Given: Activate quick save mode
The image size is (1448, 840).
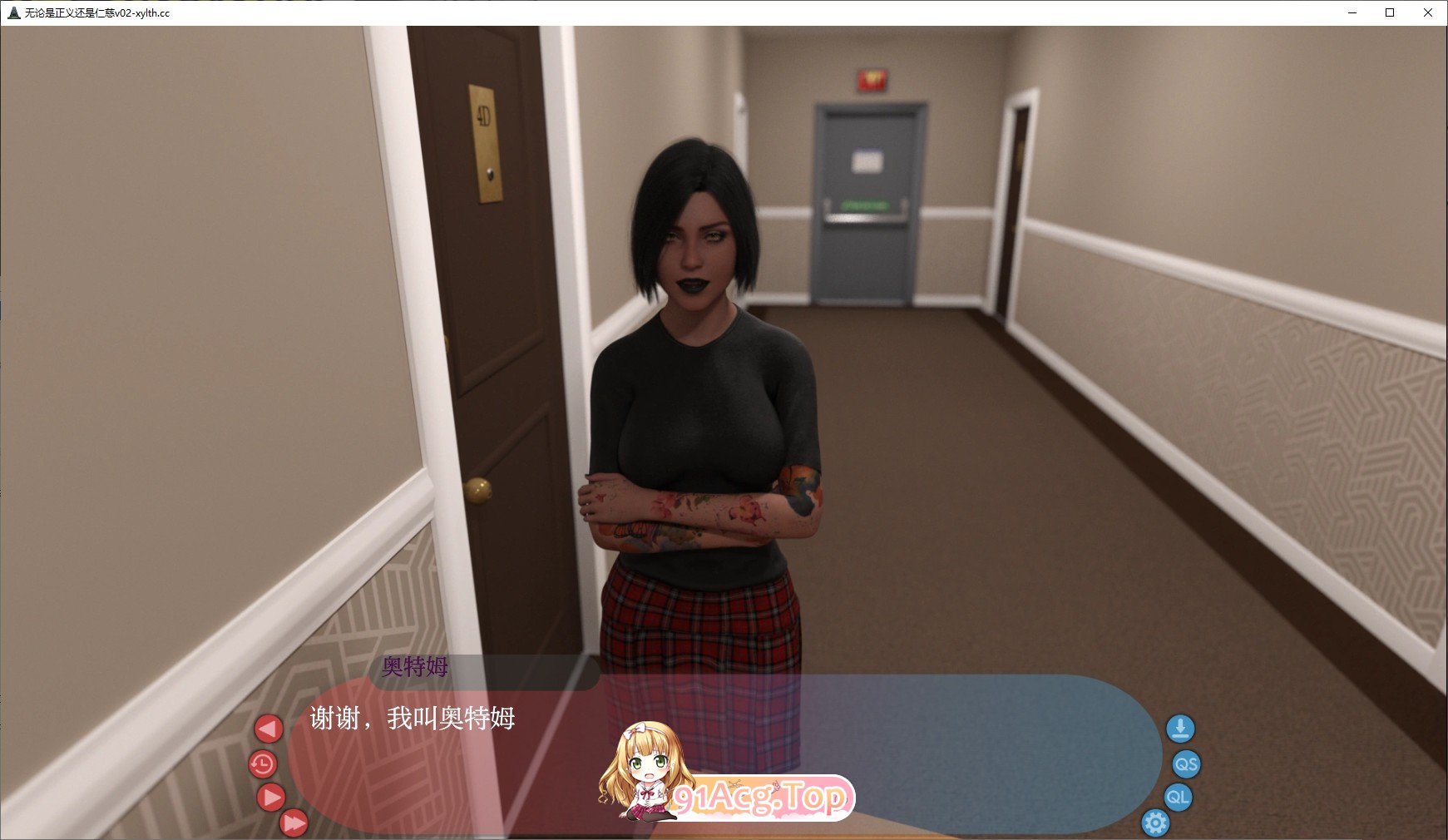Looking at the screenshot, I should [x=1186, y=764].
